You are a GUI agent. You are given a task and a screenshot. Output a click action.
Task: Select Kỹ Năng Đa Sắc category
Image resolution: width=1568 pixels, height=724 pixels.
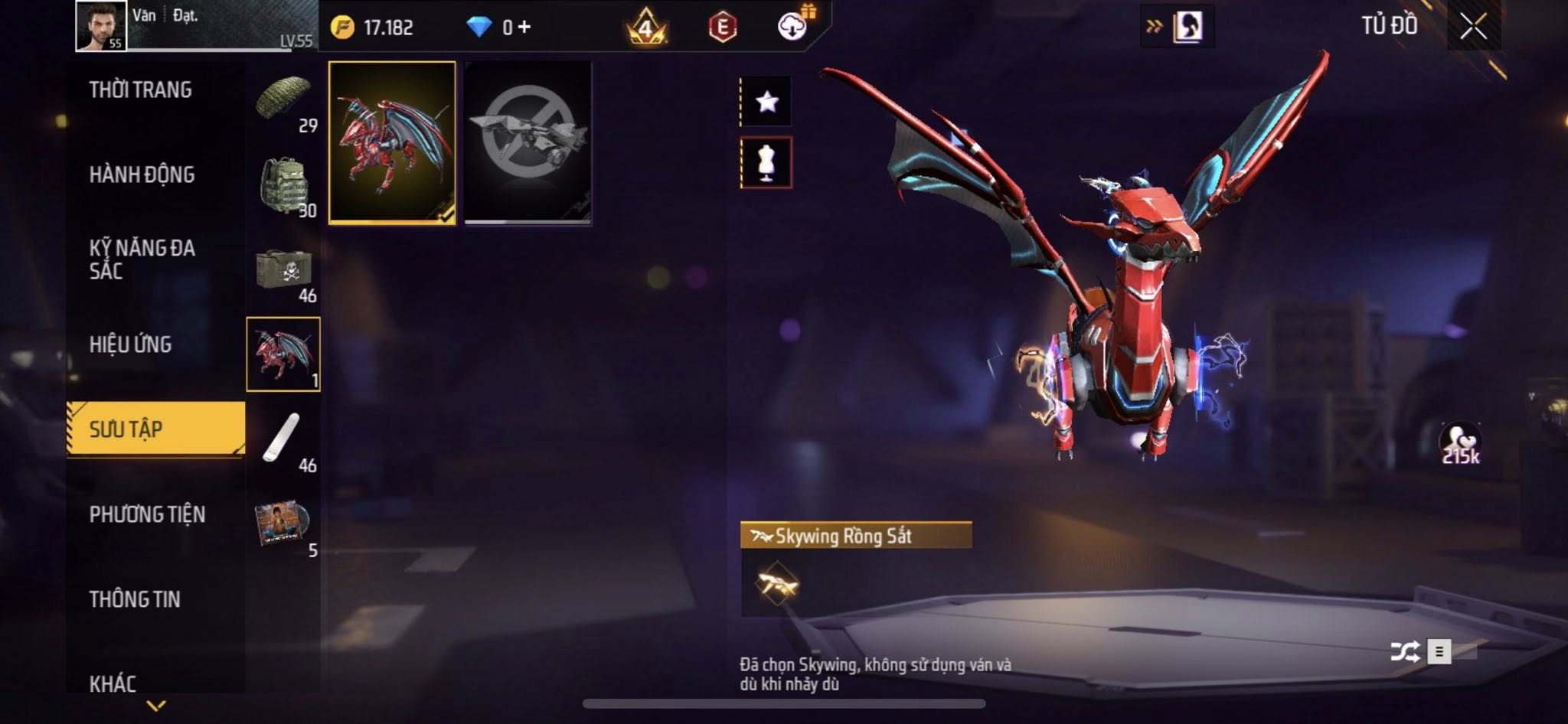click(x=142, y=259)
